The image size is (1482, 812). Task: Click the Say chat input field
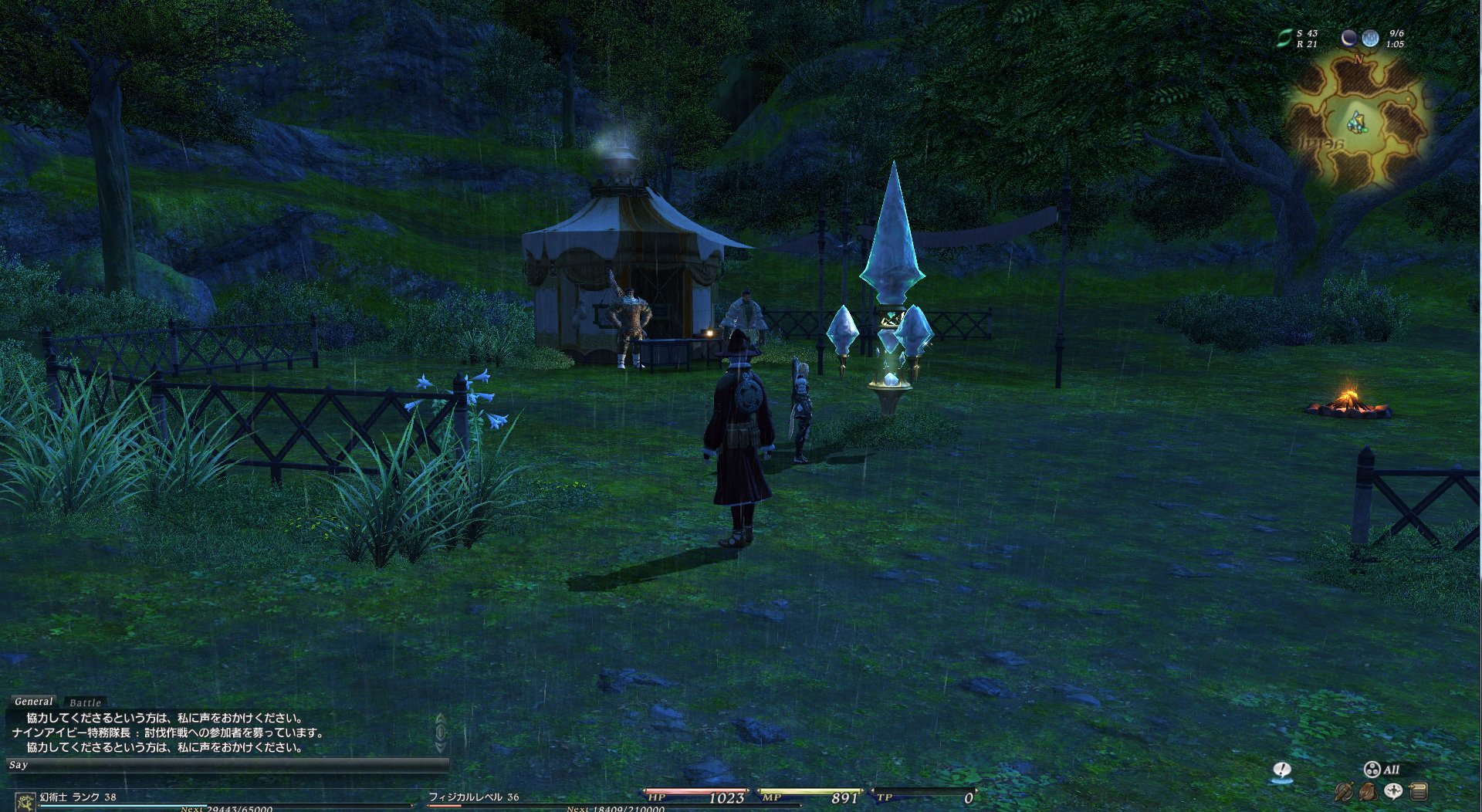coord(228,765)
